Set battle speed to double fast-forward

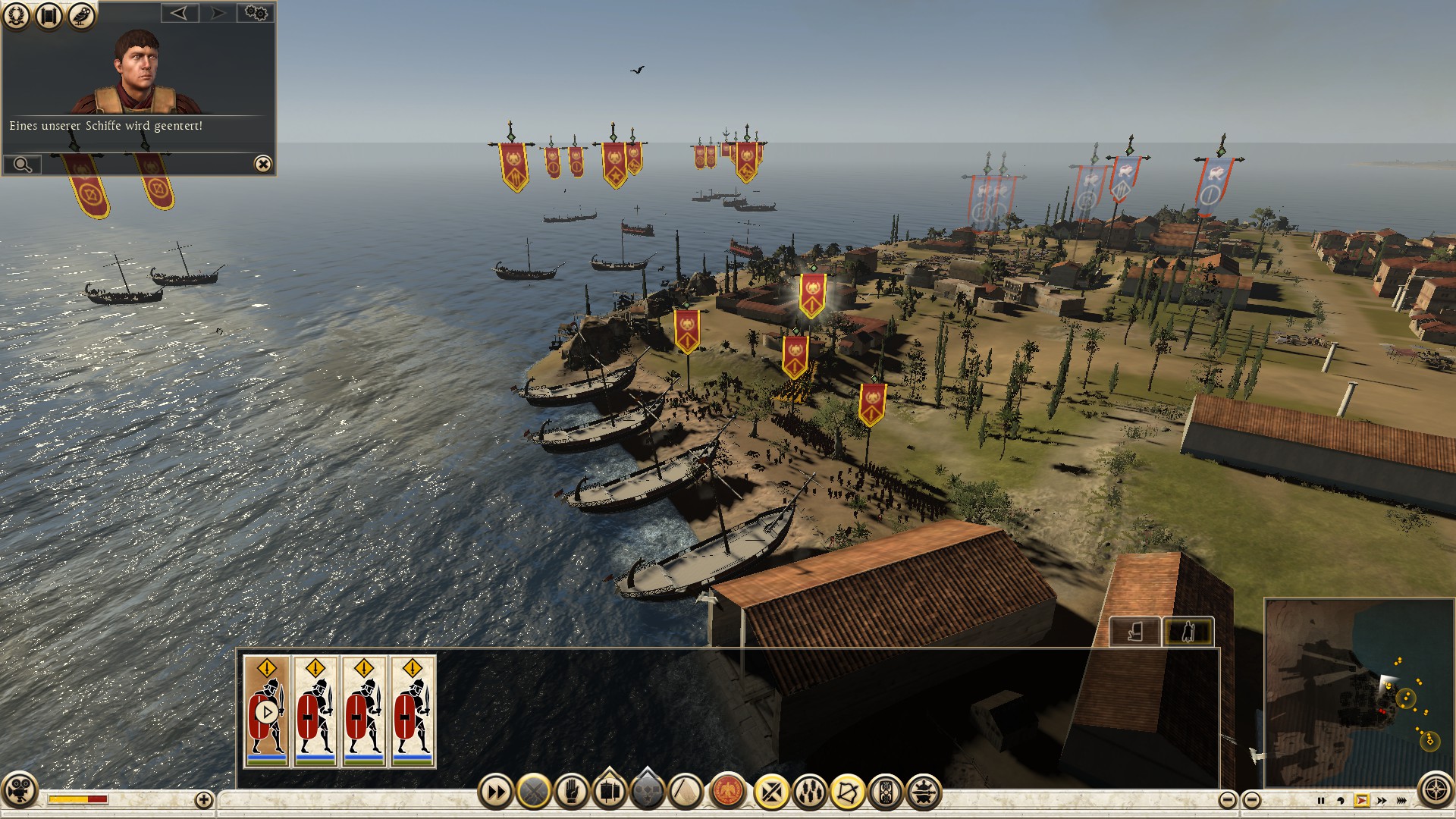tap(1382, 800)
